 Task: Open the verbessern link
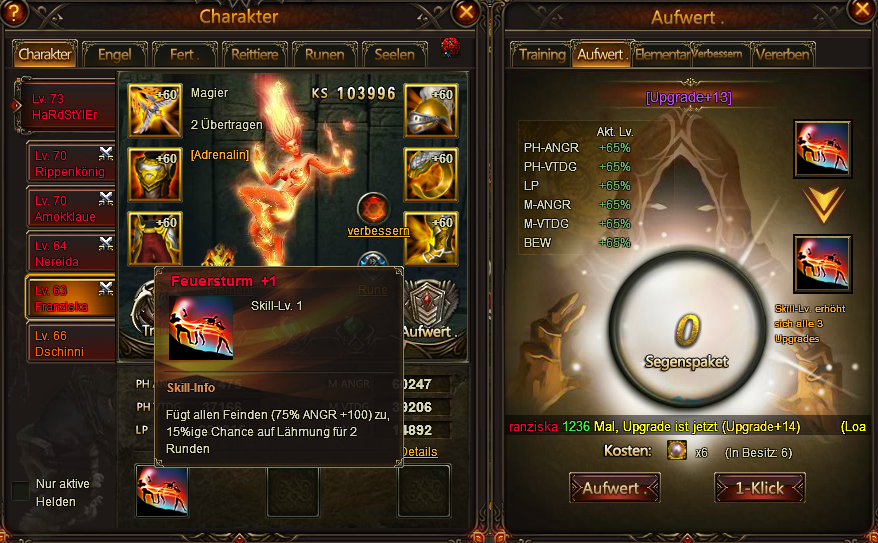pyautogui.click(x=378, y=231)
